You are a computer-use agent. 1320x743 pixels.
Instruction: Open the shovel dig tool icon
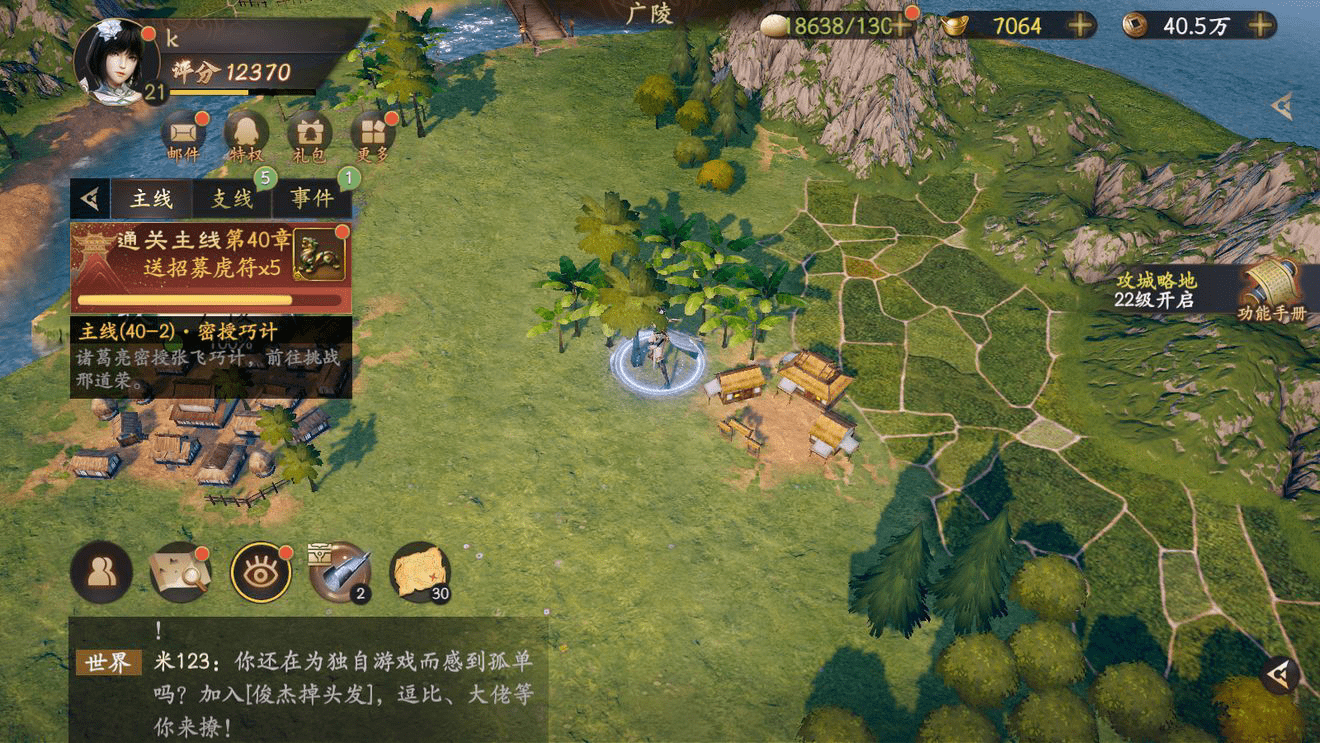[x=339, y=572]
